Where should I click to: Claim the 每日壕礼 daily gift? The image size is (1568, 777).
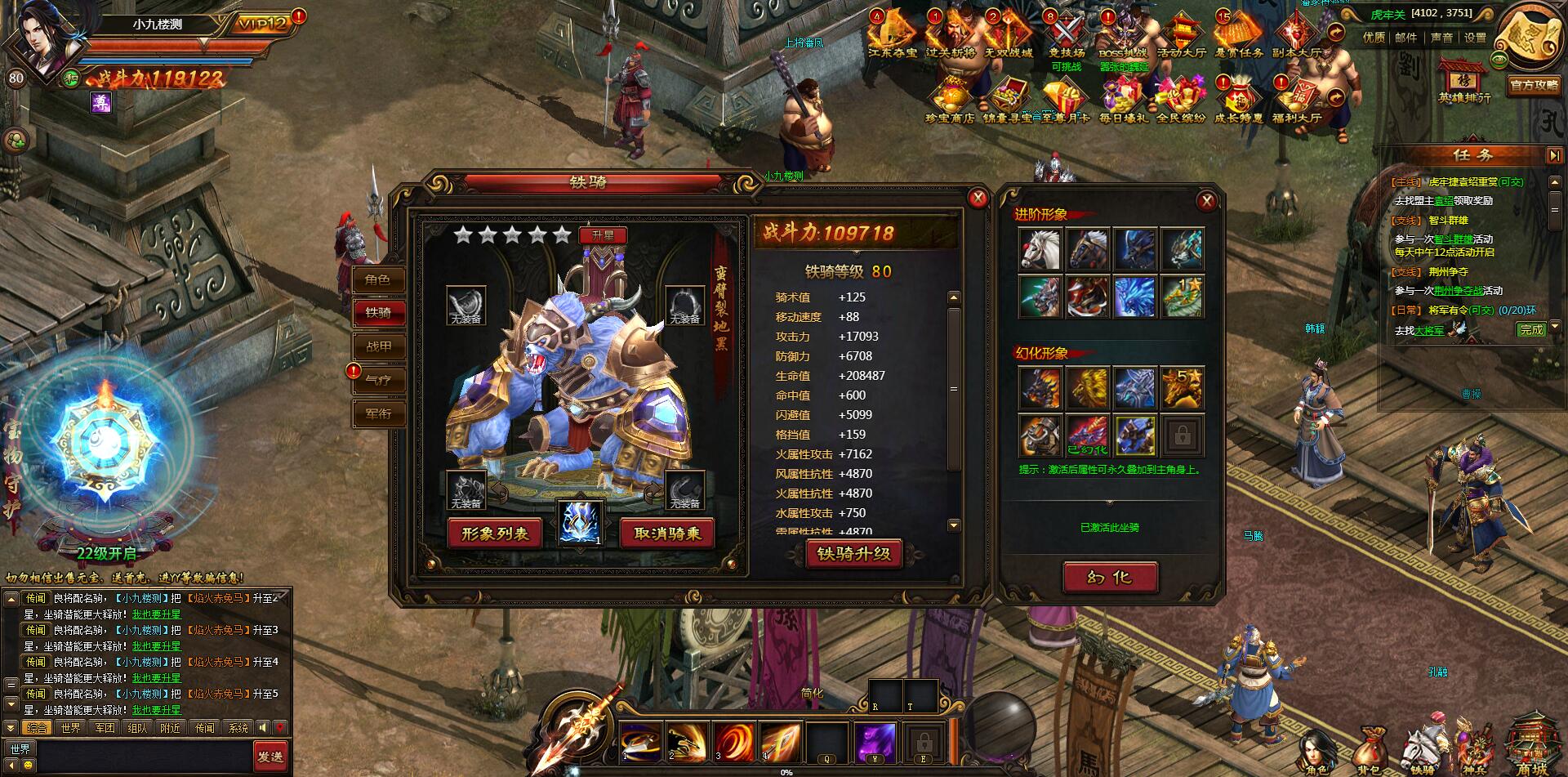1125,96
